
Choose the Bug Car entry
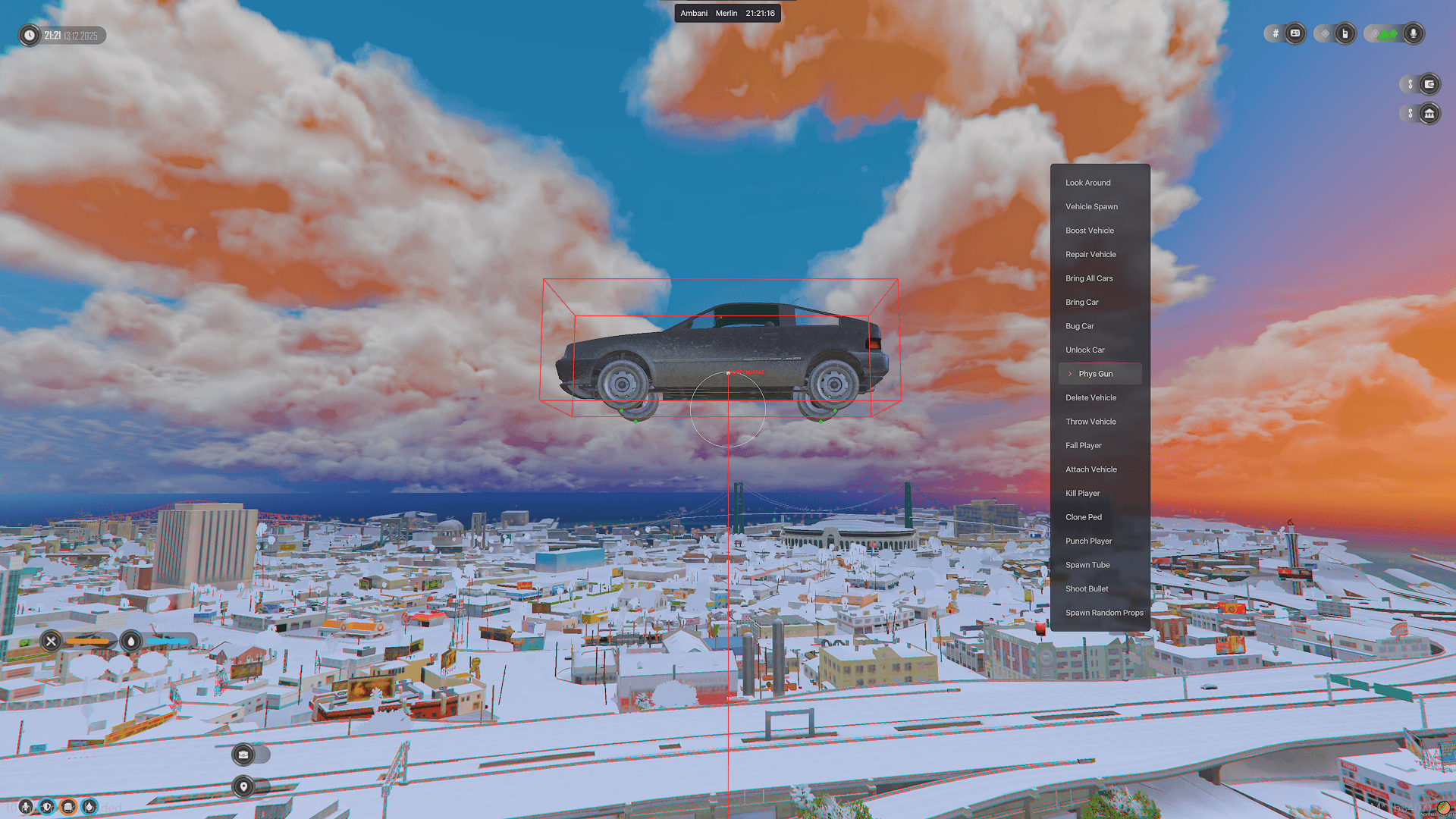click(x=1080, y=326)
